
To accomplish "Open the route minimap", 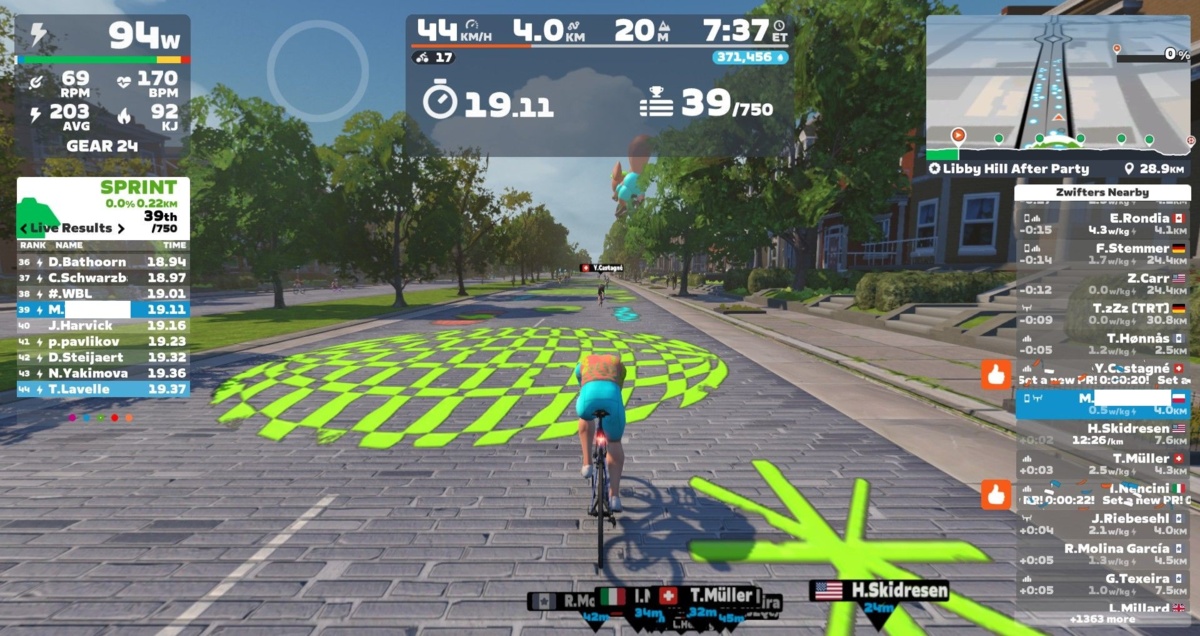I will (x=1058, y=88).
